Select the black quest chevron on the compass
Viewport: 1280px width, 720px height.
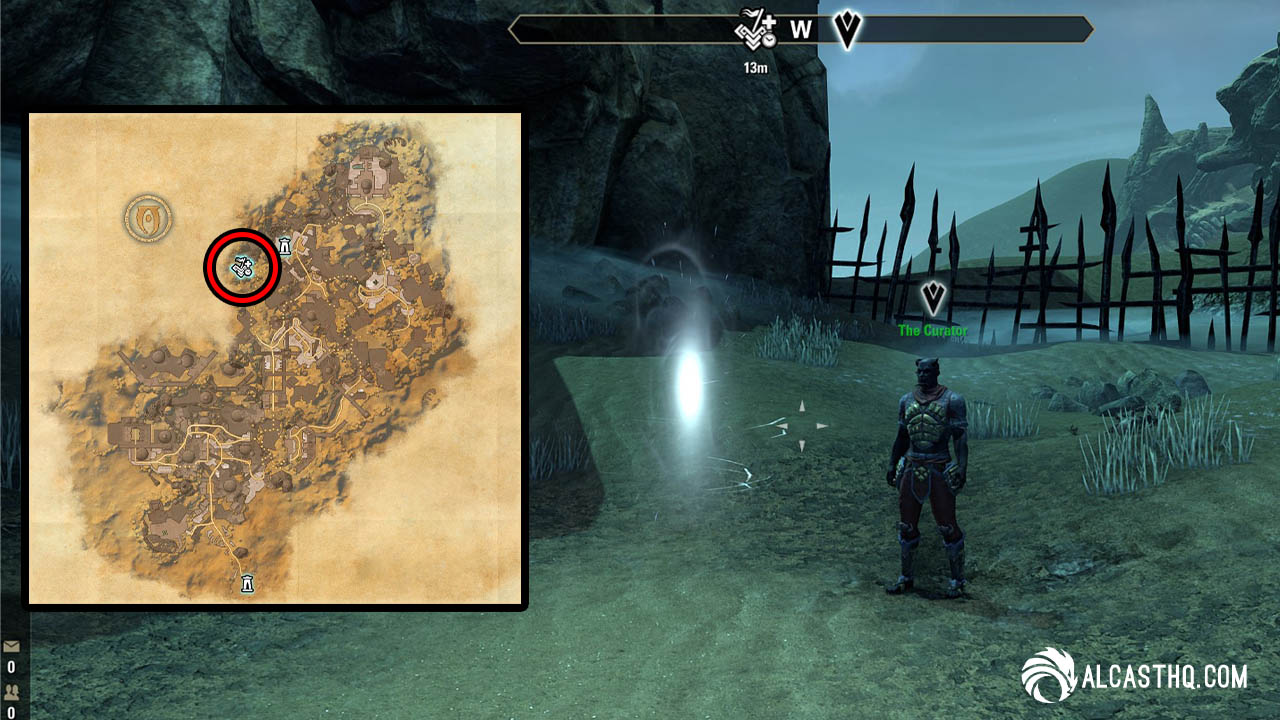[846, 30]
